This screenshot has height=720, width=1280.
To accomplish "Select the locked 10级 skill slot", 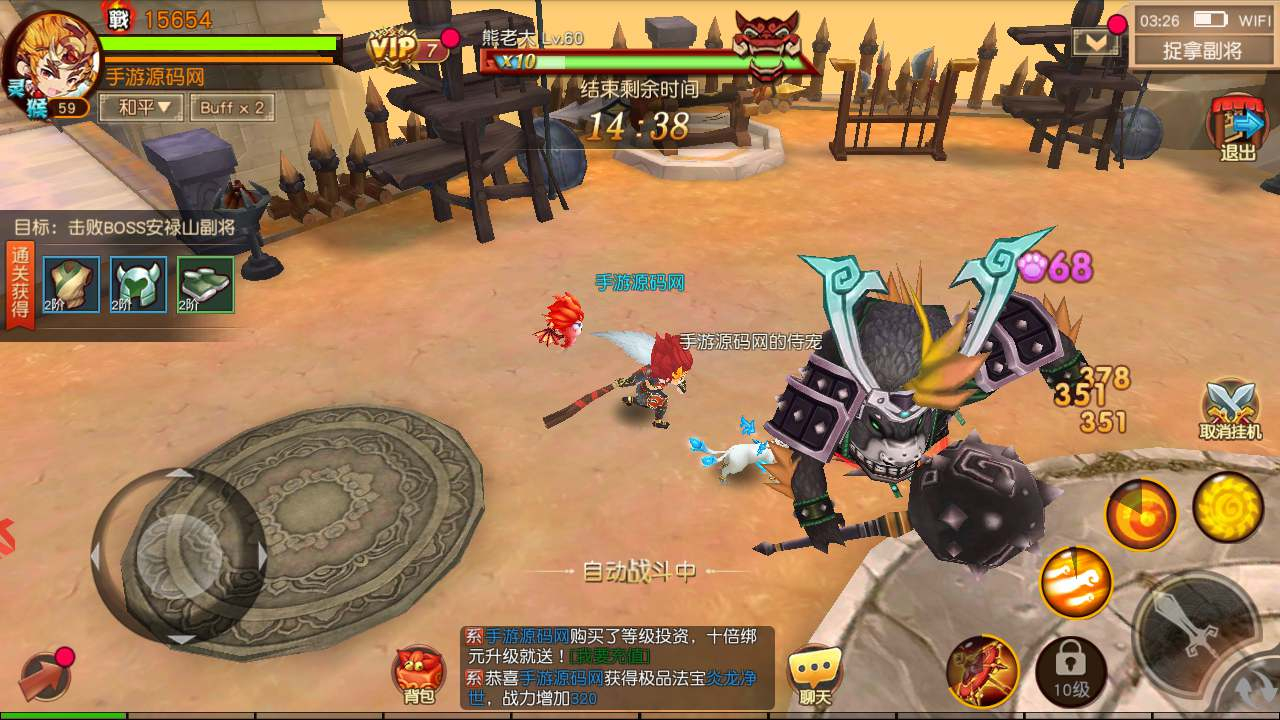I will 1071,670.
